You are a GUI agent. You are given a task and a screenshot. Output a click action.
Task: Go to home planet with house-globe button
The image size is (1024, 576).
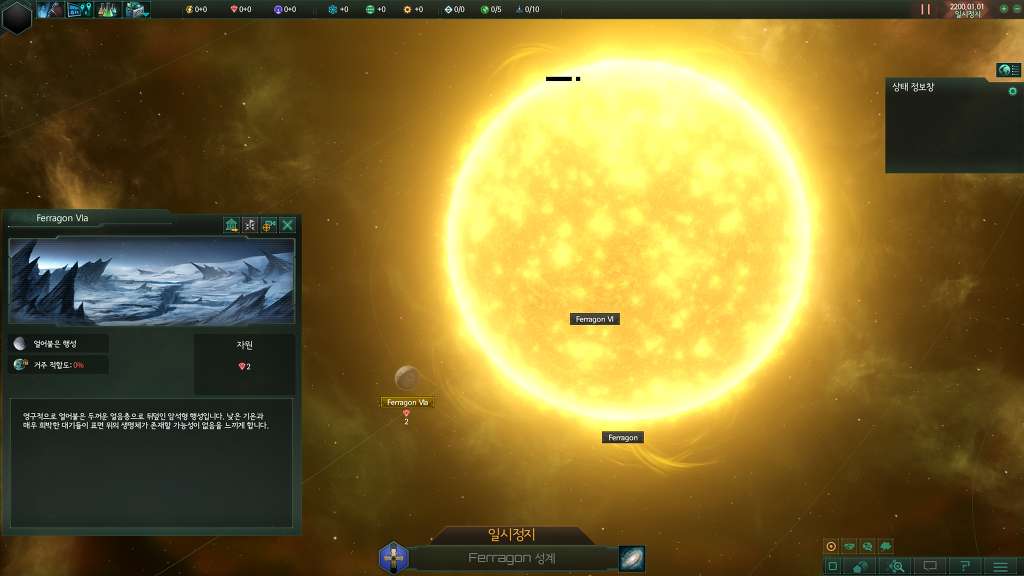coord(861,566)
